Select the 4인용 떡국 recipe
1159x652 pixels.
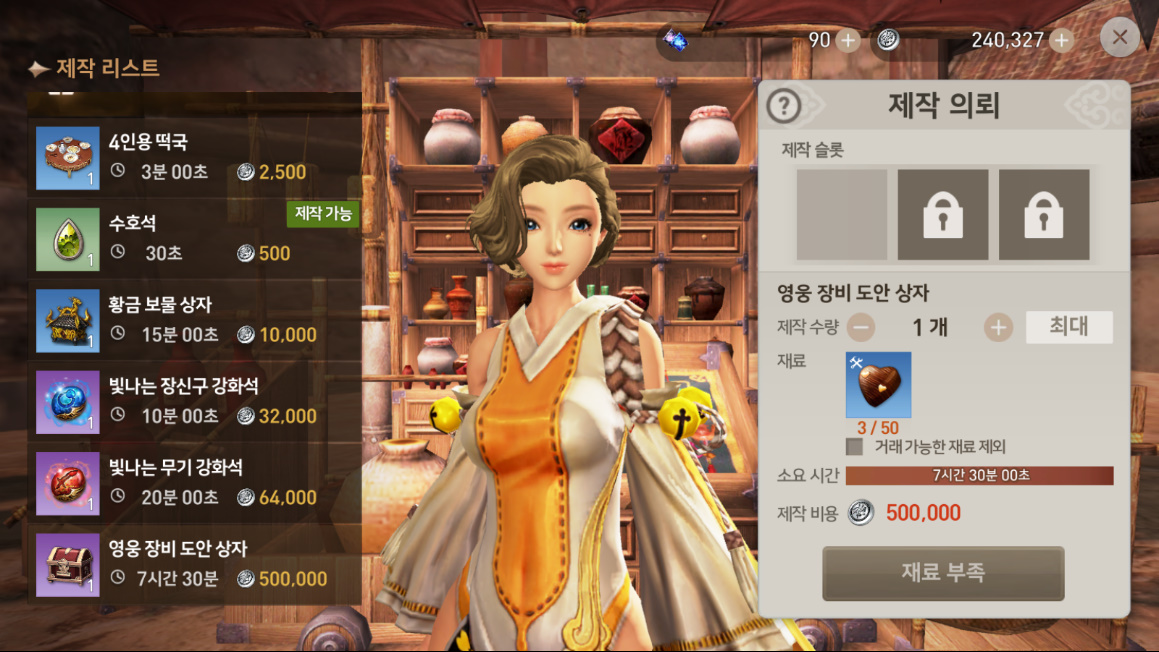coord(195,158)
